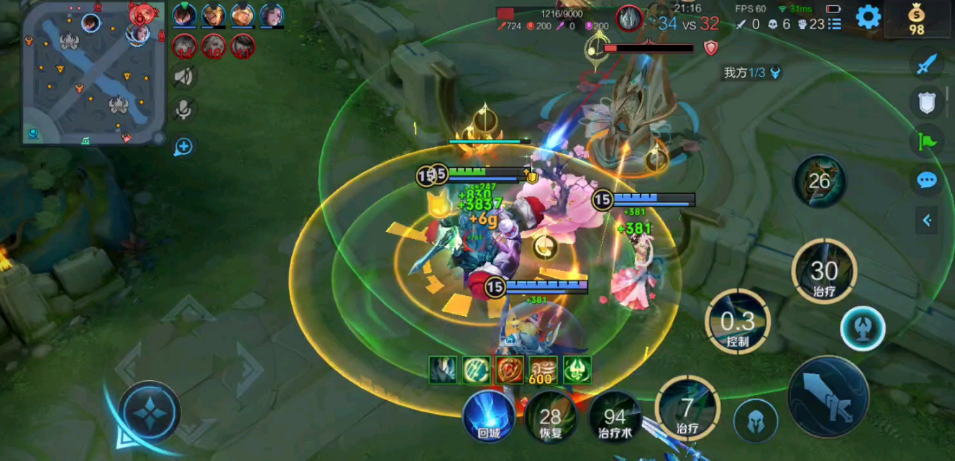The image size is (955, 461).
Task: Send the shield defend signal
Action: pos(927,102)
